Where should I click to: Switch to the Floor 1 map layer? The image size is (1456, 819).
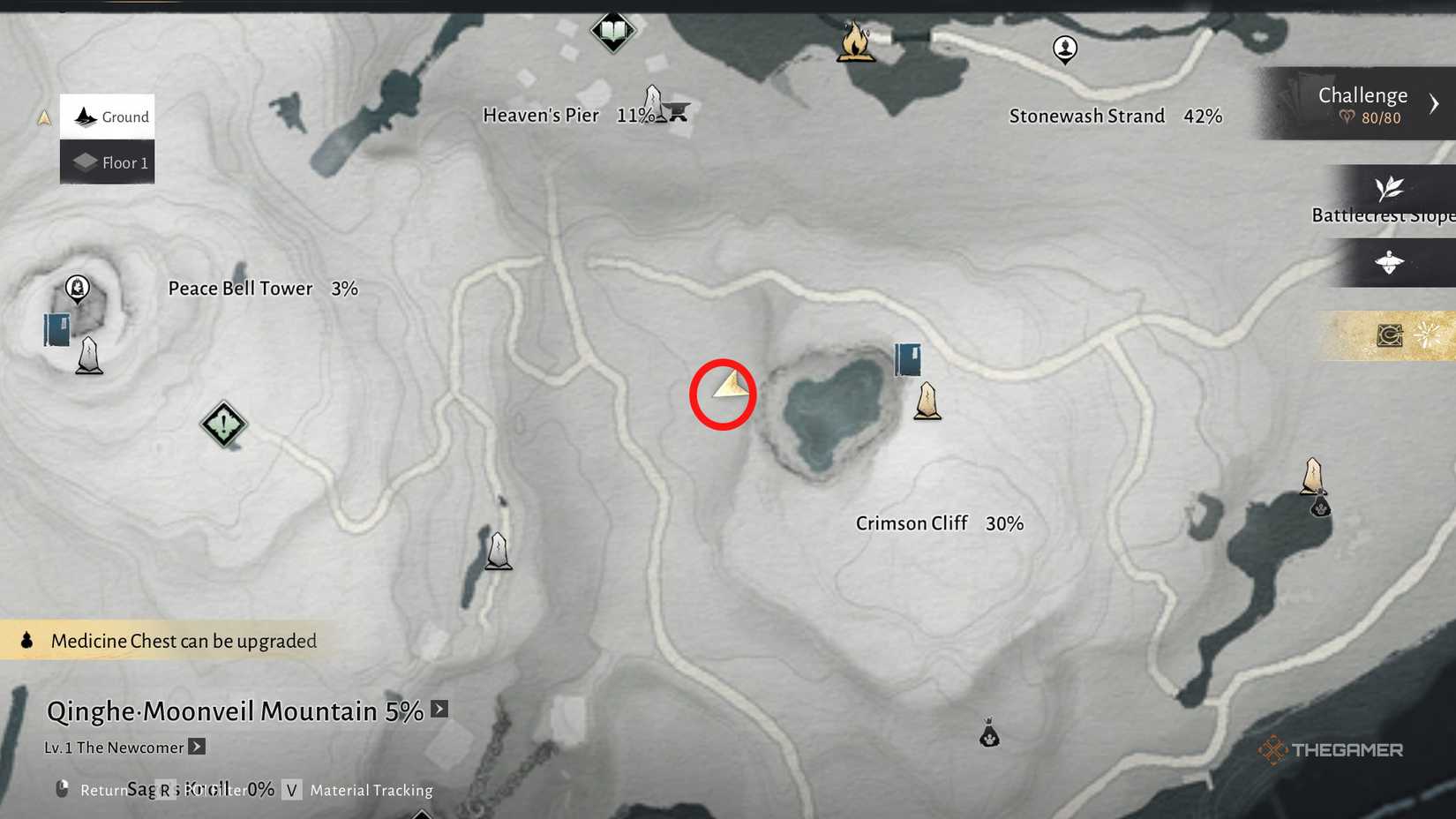tap(106, 162)
